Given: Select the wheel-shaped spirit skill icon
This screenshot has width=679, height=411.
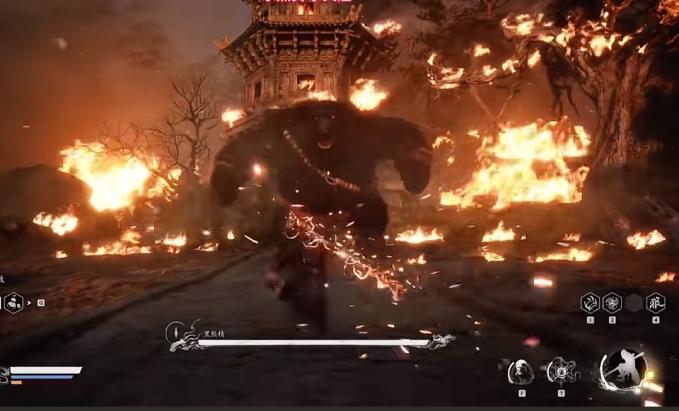Looking at the screenshot, I should 560,372.
